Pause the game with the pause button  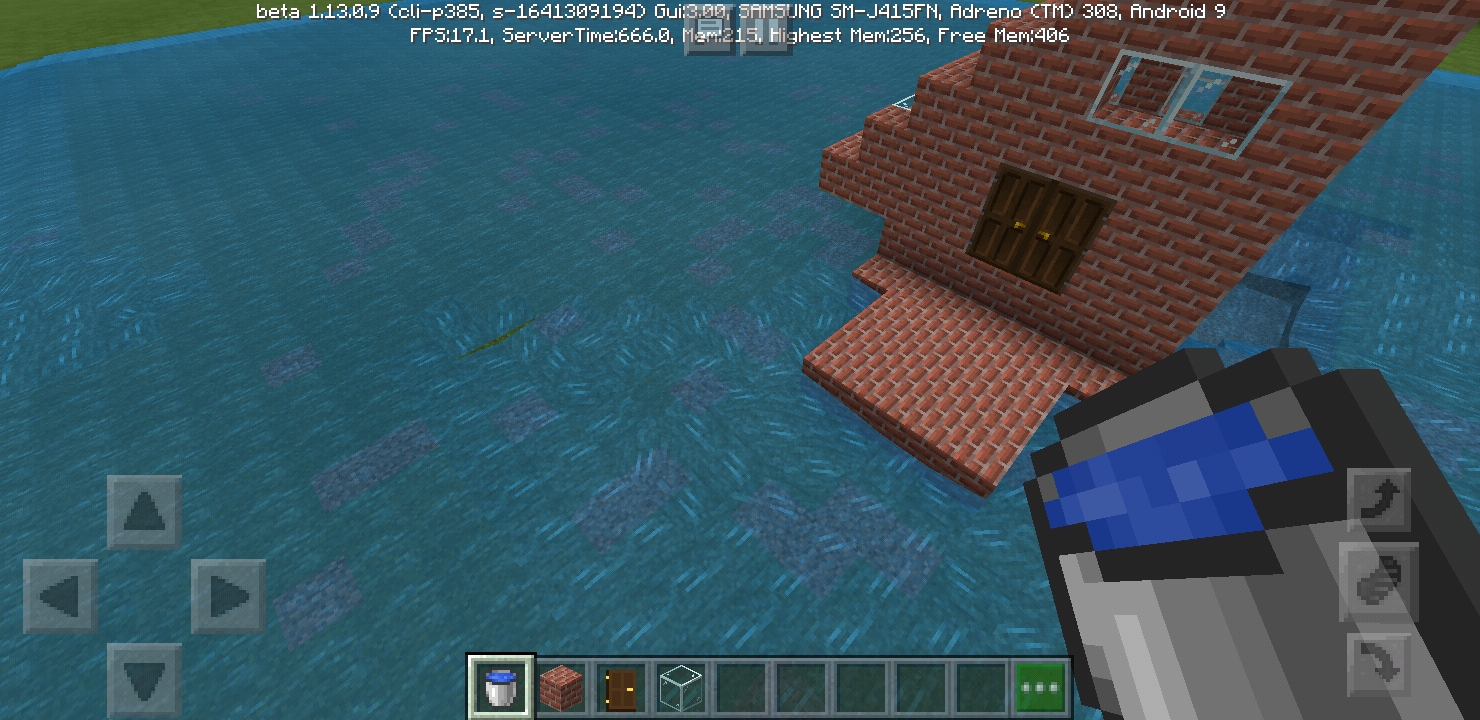(765, 33)
